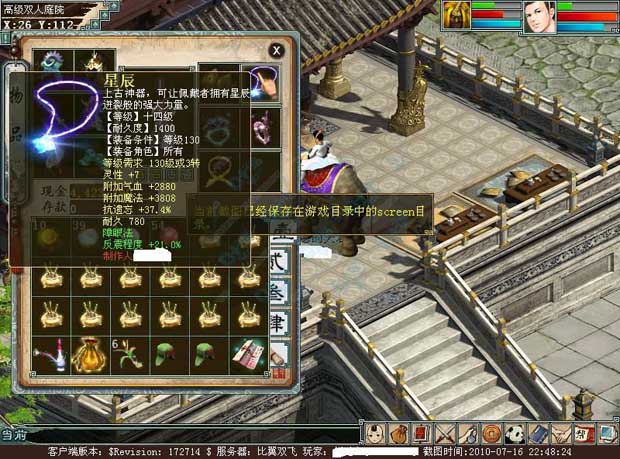Select the star necklace equipment slot
Viewport: 620px width, 459px height.
point(264,84)
